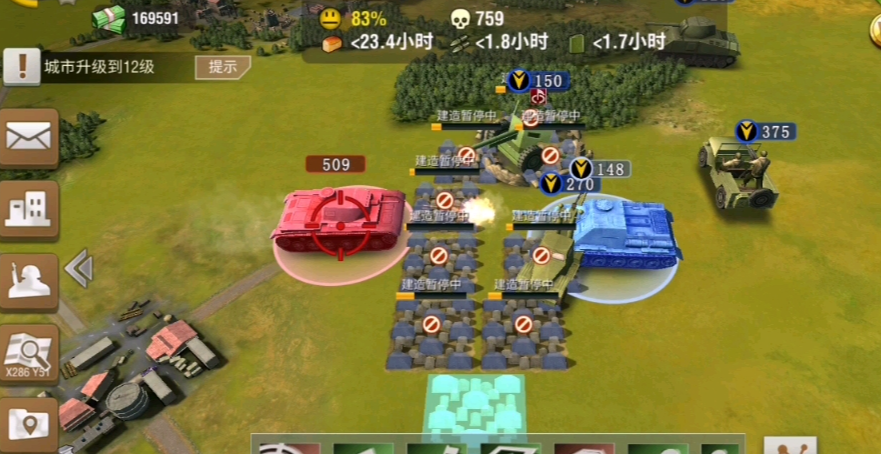Open the mail envelope icon
Screen dimensions: 881x454
[x=28, y=137]
